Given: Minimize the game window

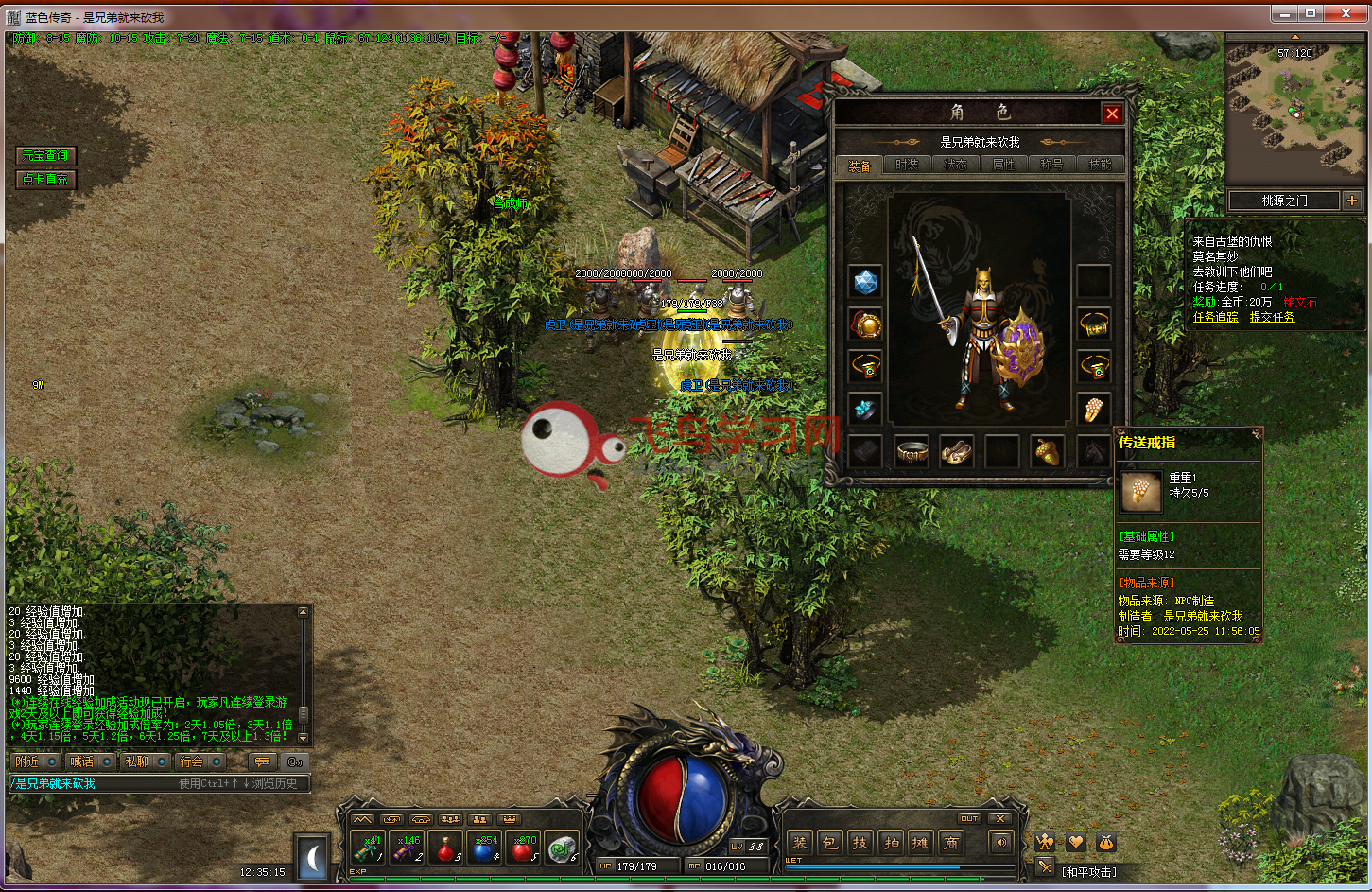Looking at the screenshot, I should click(x=1284, y=14).
